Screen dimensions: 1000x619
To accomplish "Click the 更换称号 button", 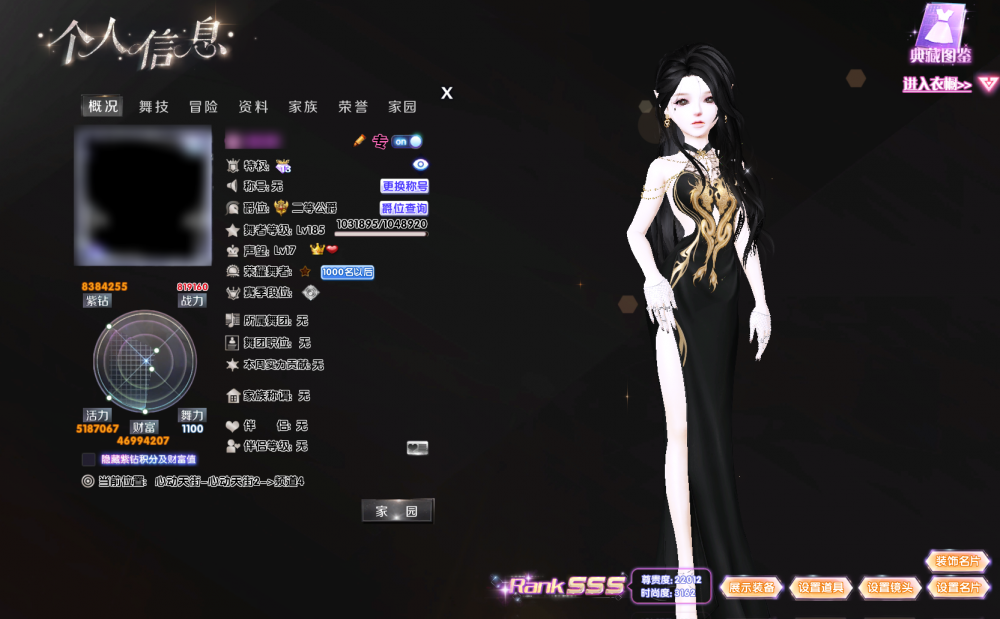I will pyautogui.click(x=404, y=186).
